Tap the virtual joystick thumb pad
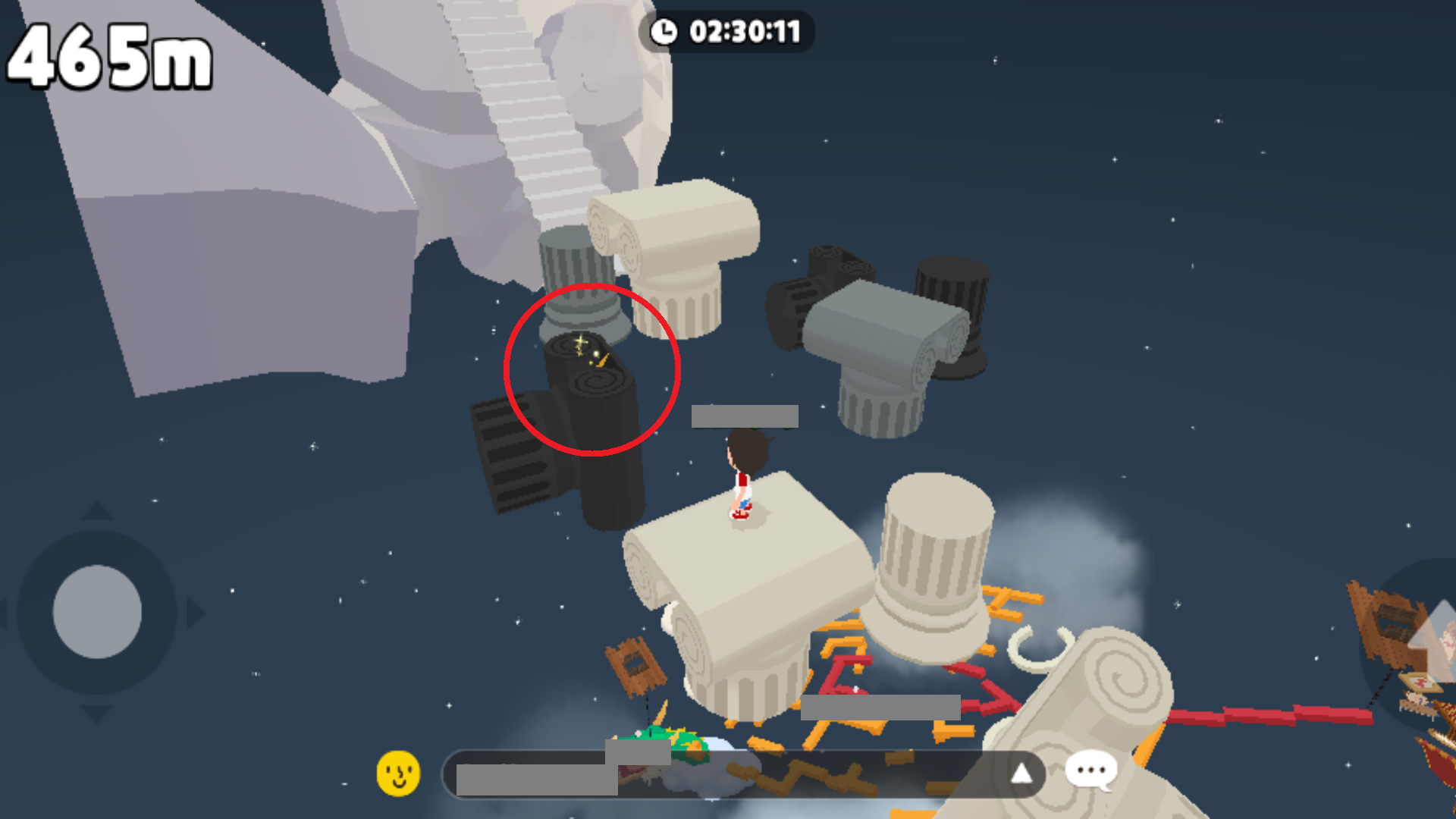The image size is (1456, 819). 97,611
